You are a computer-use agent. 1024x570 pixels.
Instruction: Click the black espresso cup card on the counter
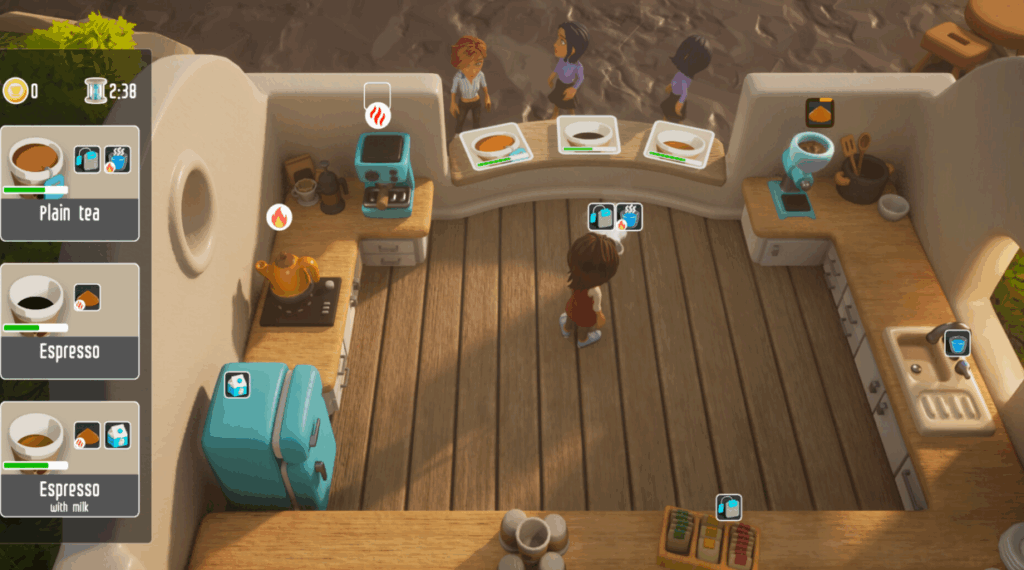588,135
